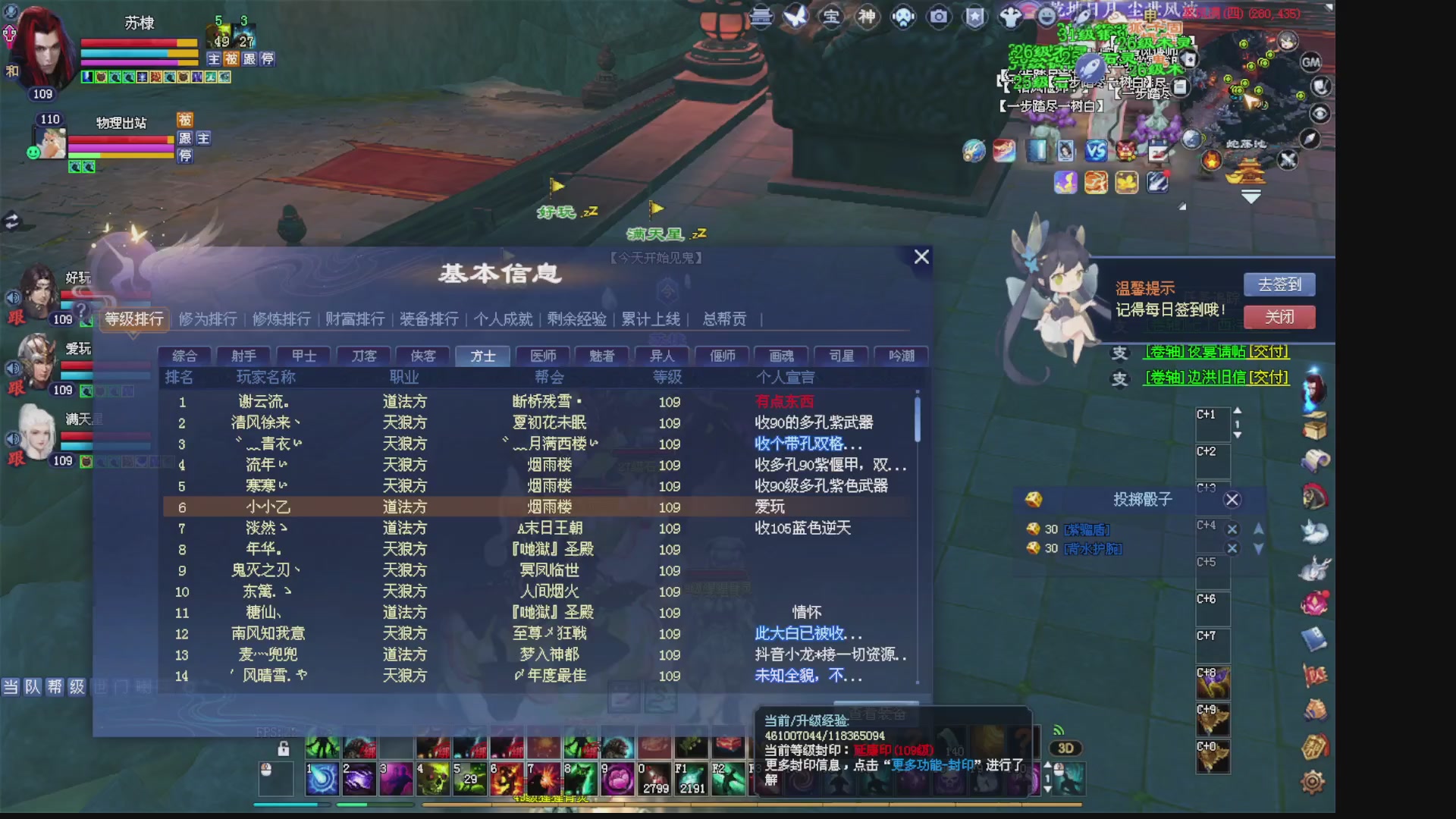Click the dice icon beside 投掷骰子
Screen dimensions: 1456x819
pyautogui.click(x=1033, y=500)
